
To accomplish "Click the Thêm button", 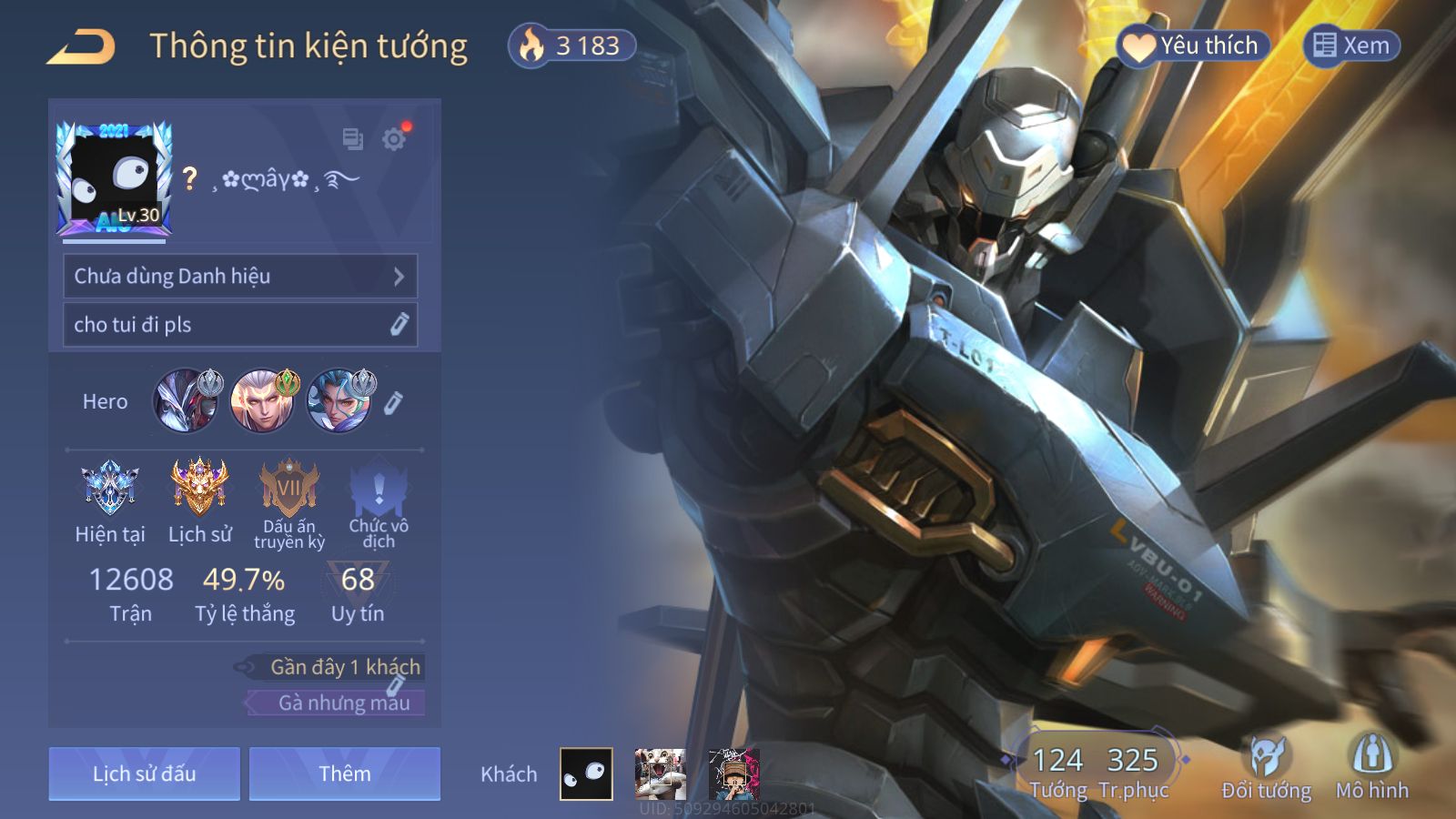I will (x=345, y=773).
